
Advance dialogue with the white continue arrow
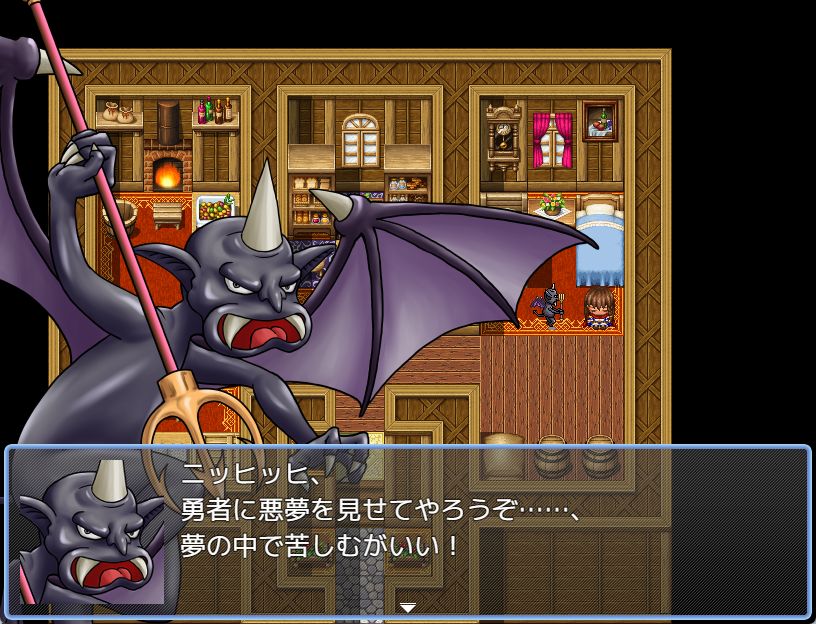(x=408, y=607)
